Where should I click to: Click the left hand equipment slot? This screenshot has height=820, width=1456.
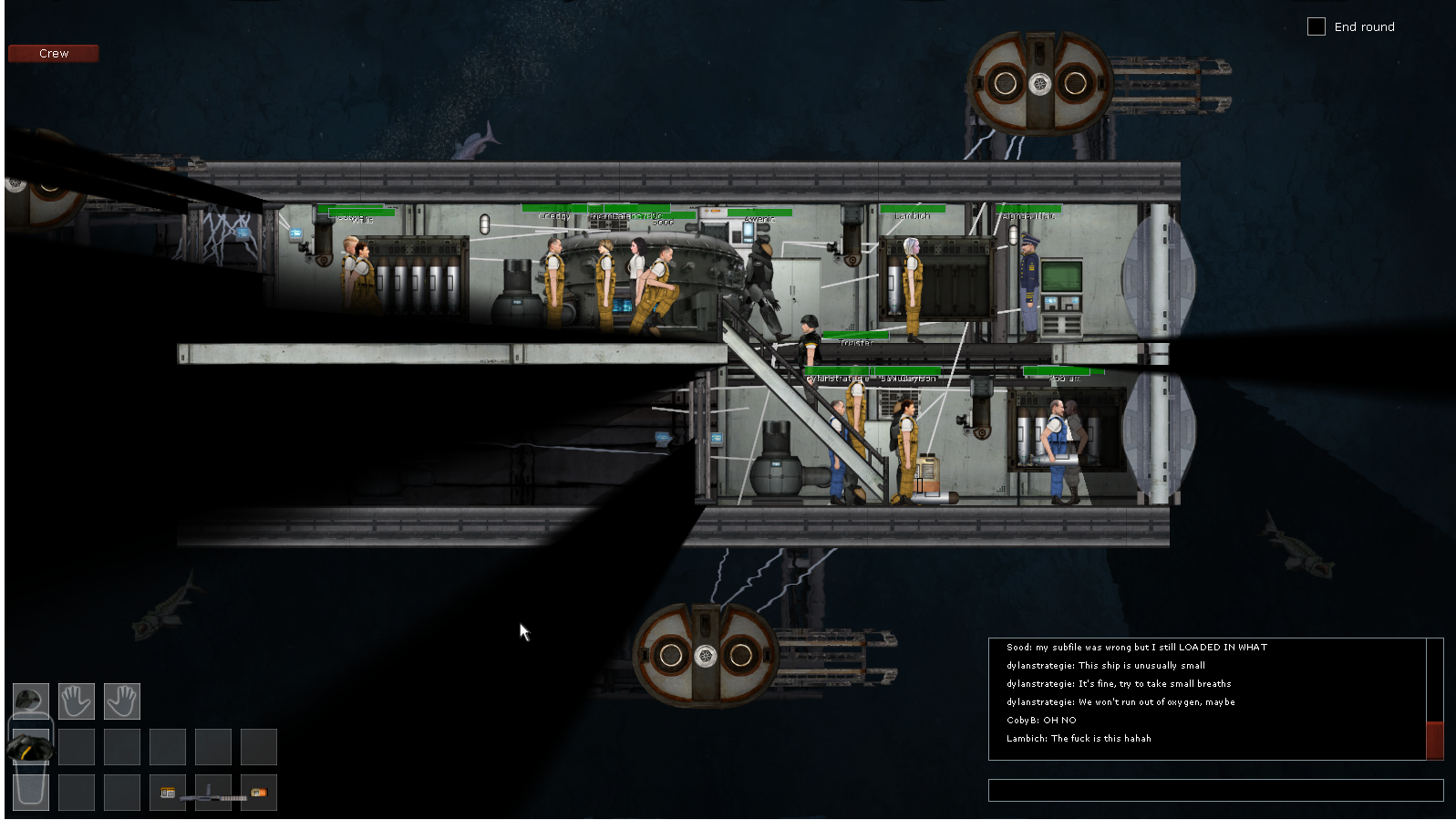point(77,701)
